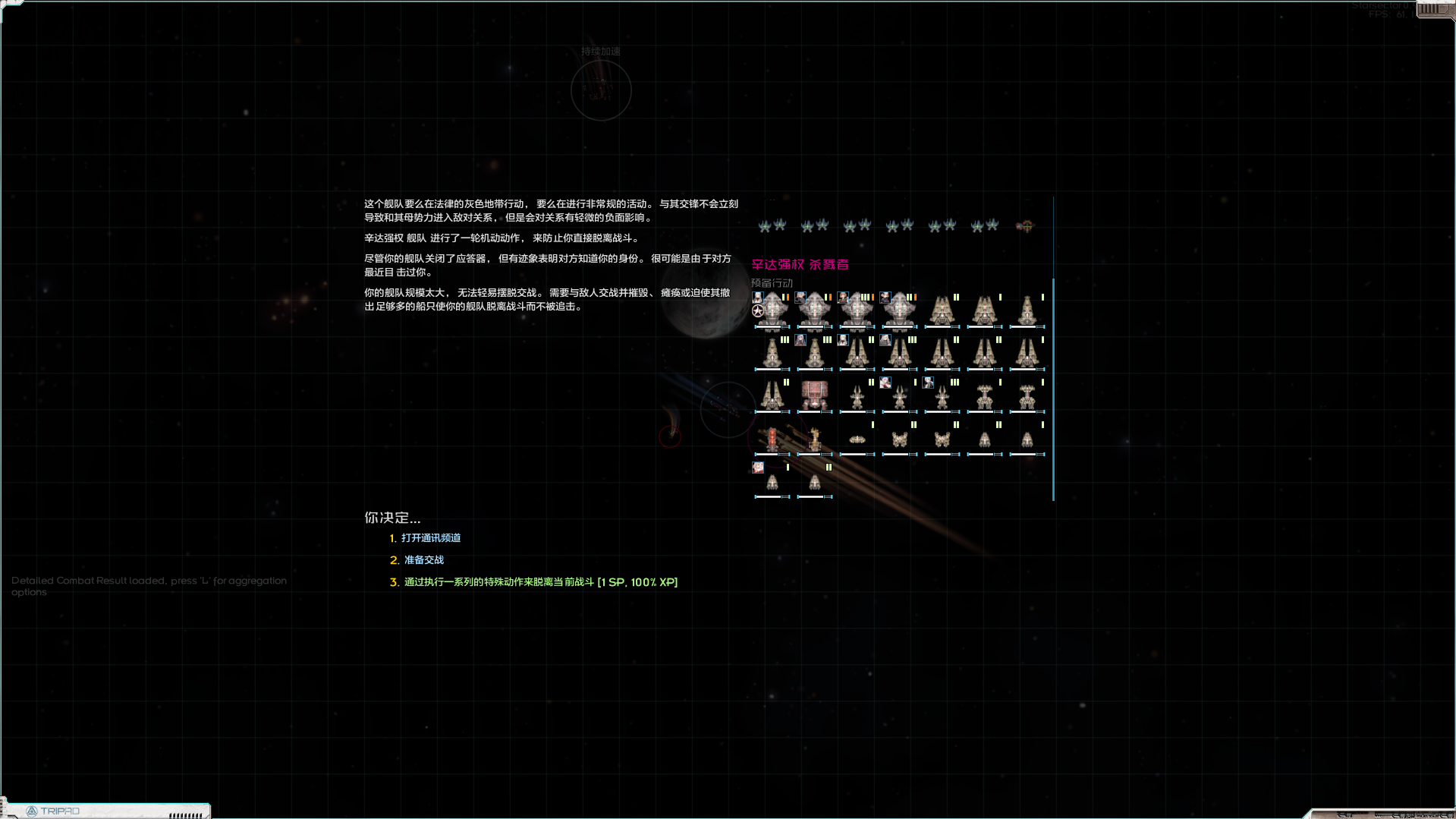Click the 辛达强权 杀戮者 fleet title
This screenshot has width=1456, height=819.
800,265
